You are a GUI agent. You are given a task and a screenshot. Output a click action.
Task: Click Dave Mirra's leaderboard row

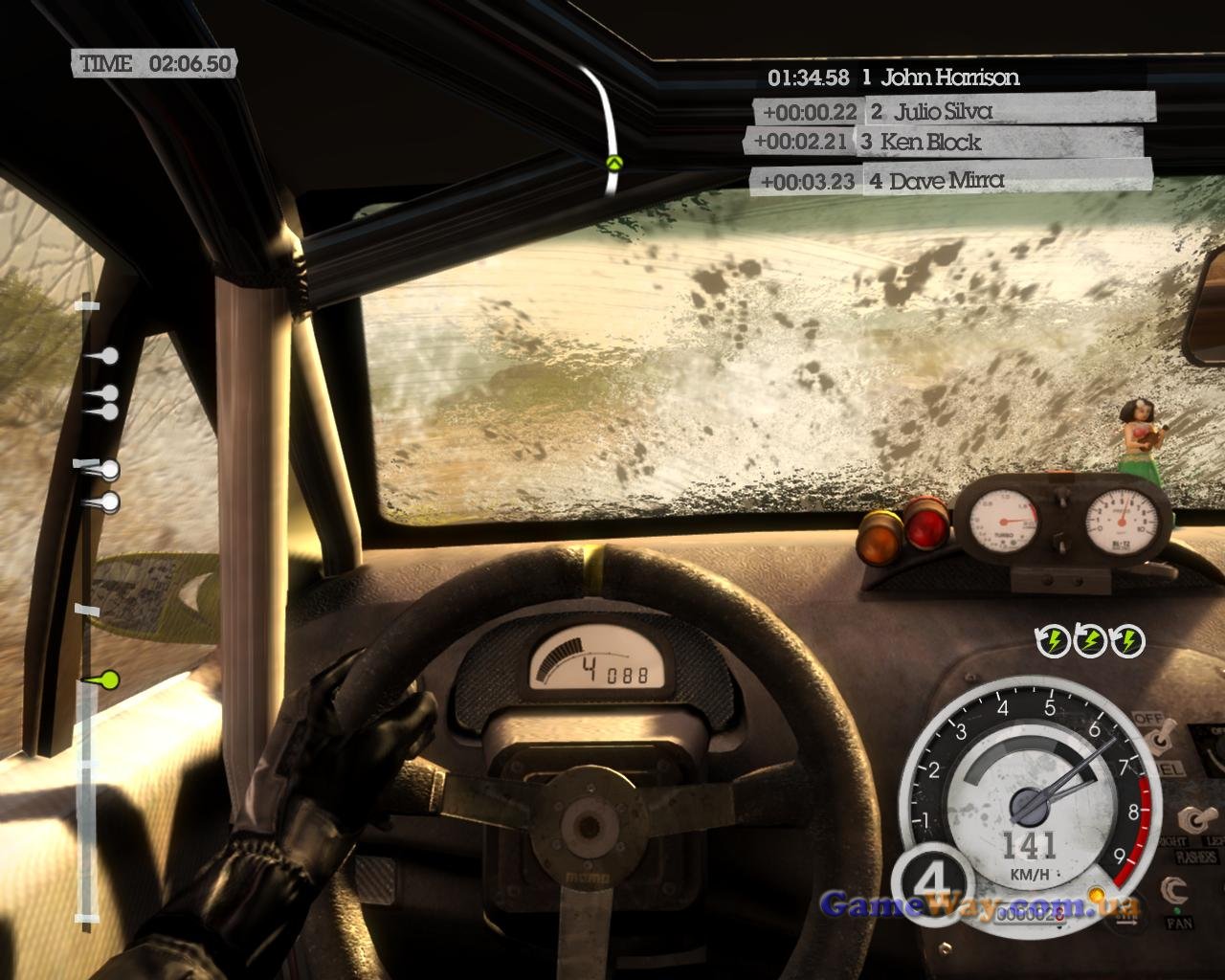pos(950,180)
